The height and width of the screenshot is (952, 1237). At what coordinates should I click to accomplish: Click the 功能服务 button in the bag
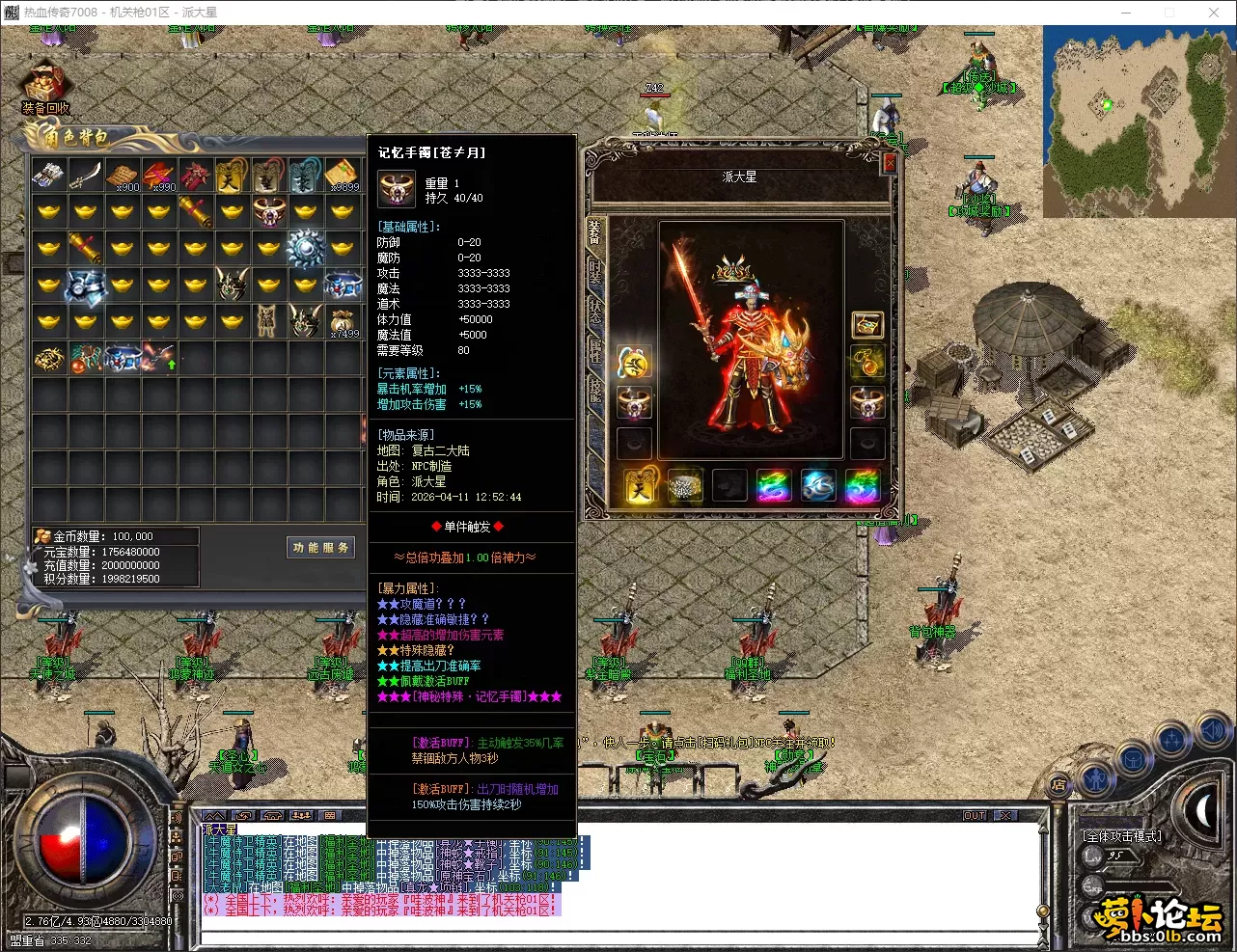[x=321, y=548]
